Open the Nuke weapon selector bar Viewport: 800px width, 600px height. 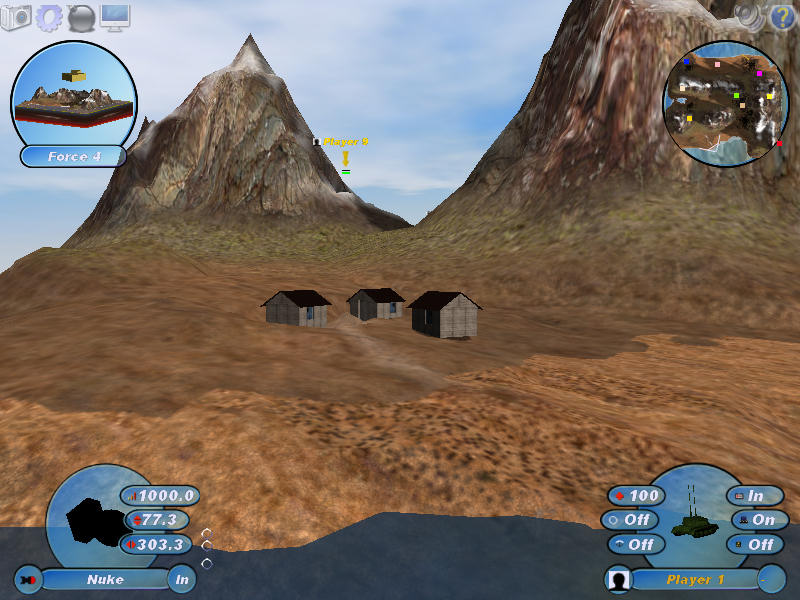point(105,579)
